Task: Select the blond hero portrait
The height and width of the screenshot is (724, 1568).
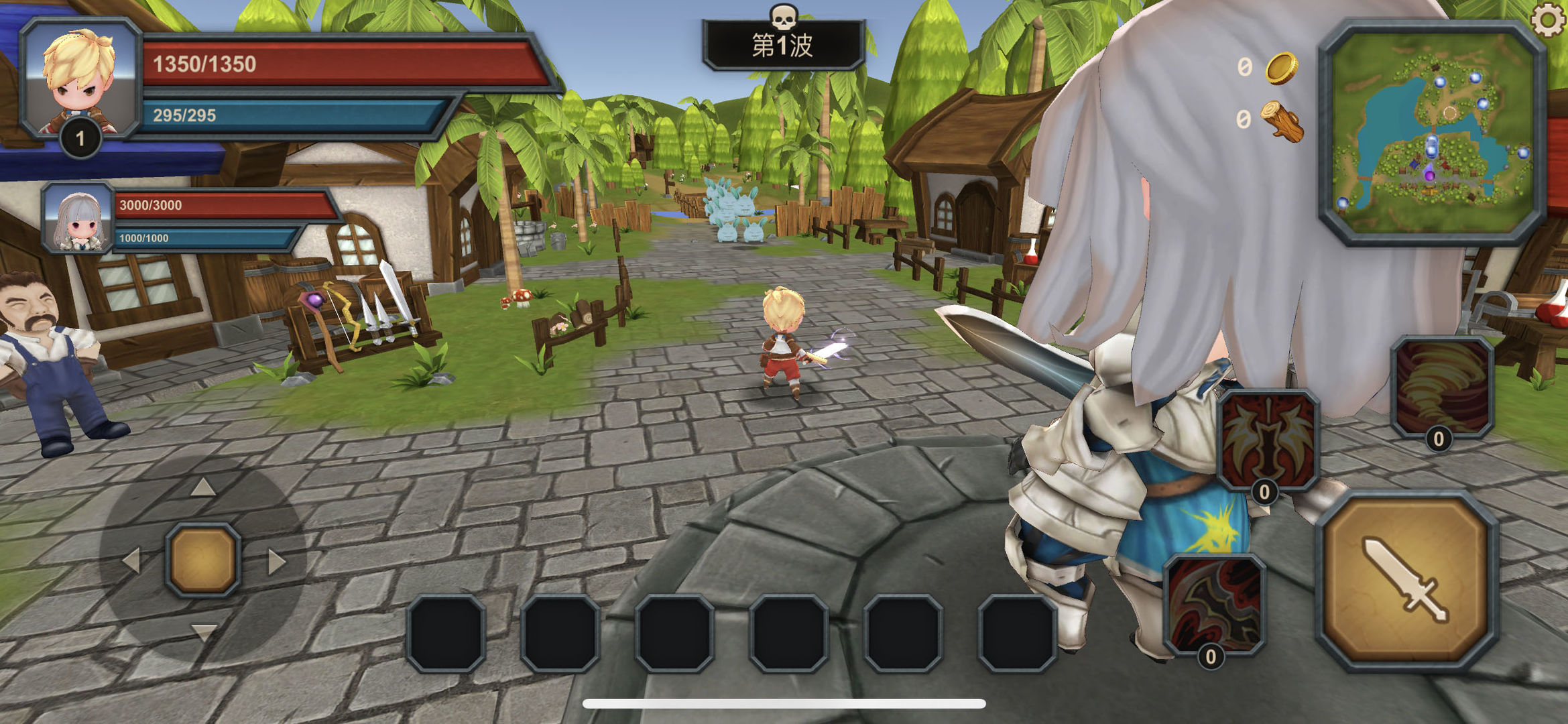Action: (x=80, y=79)
